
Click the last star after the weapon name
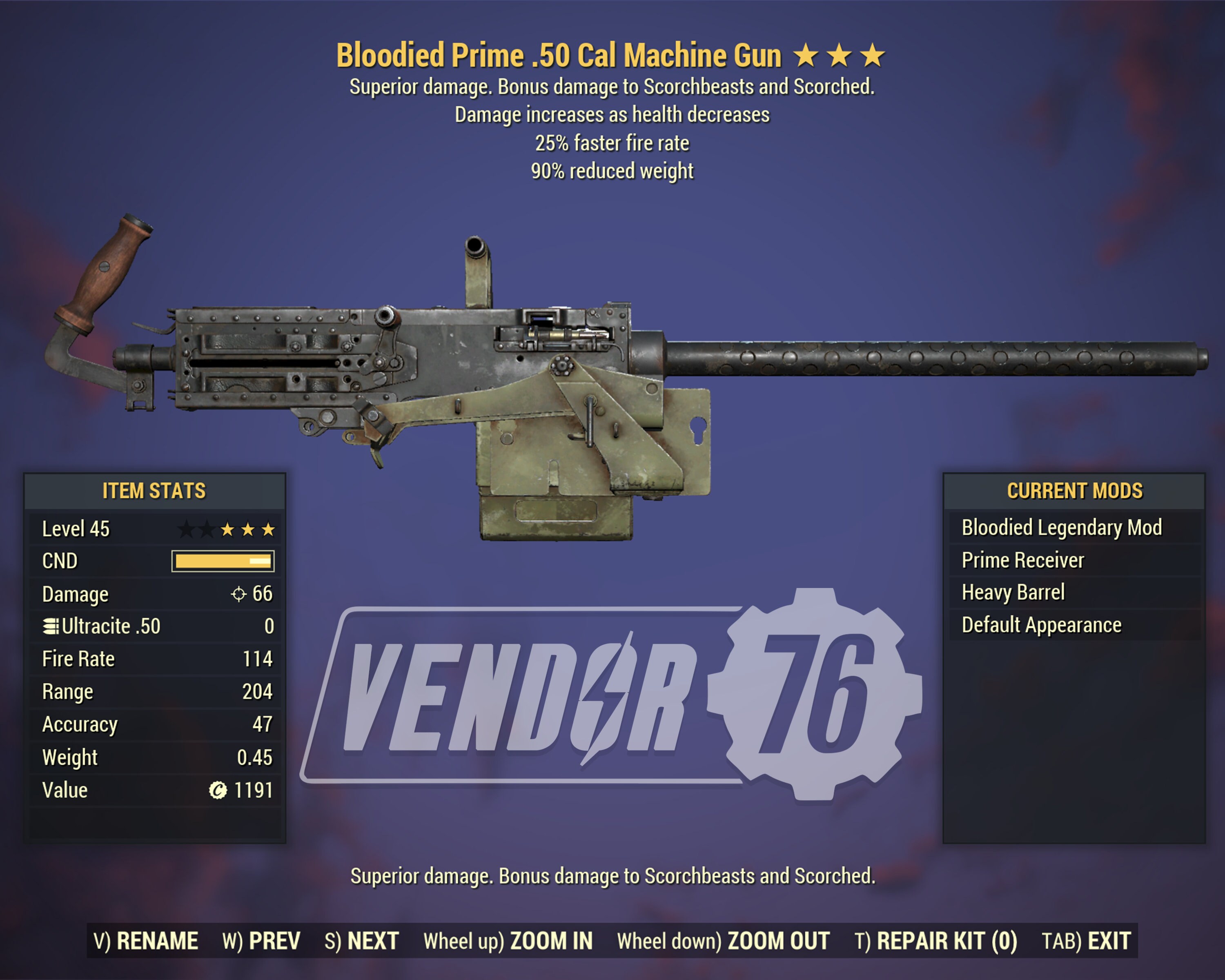pos(872,55)
